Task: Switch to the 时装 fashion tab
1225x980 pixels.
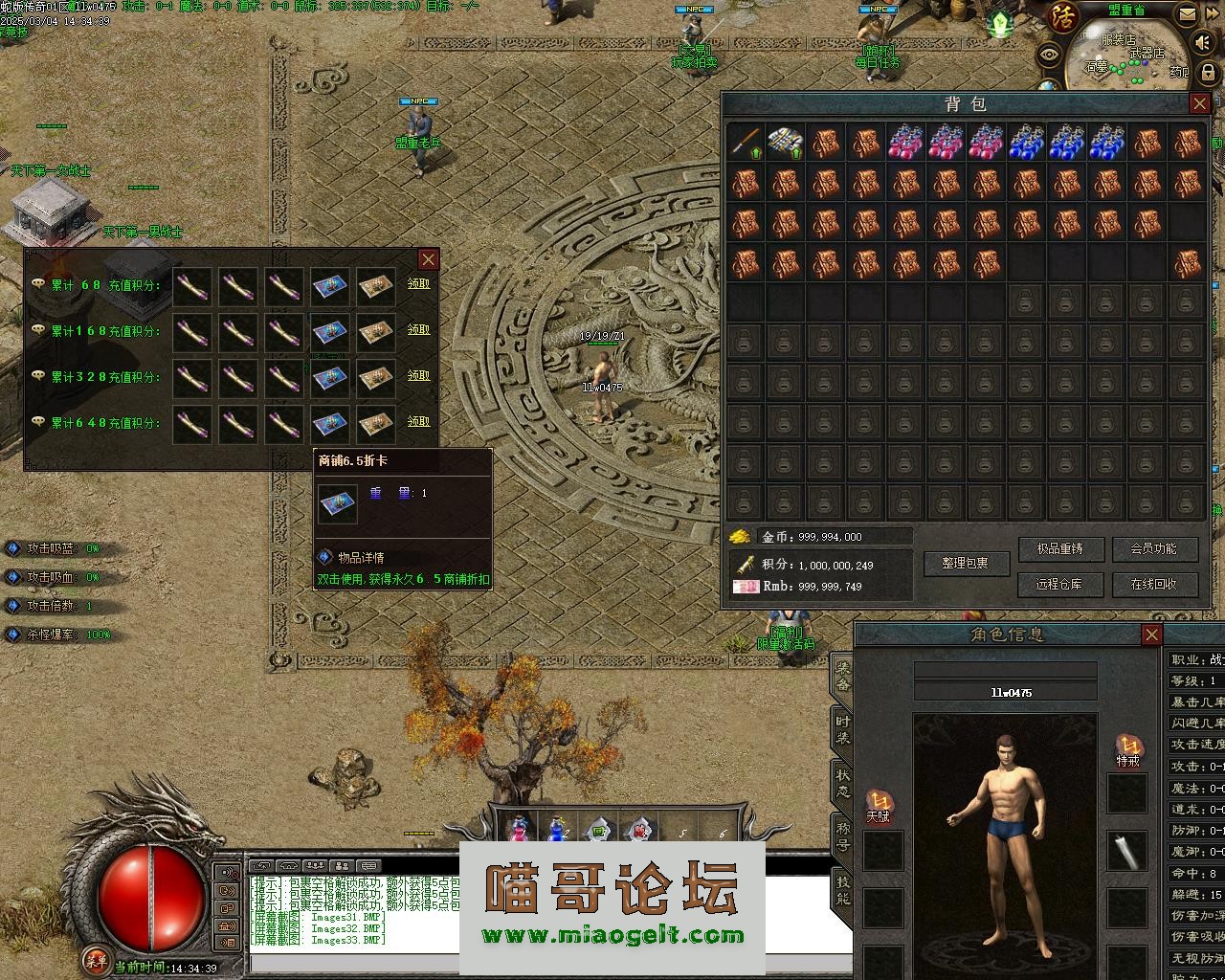Action: [842, 727]
